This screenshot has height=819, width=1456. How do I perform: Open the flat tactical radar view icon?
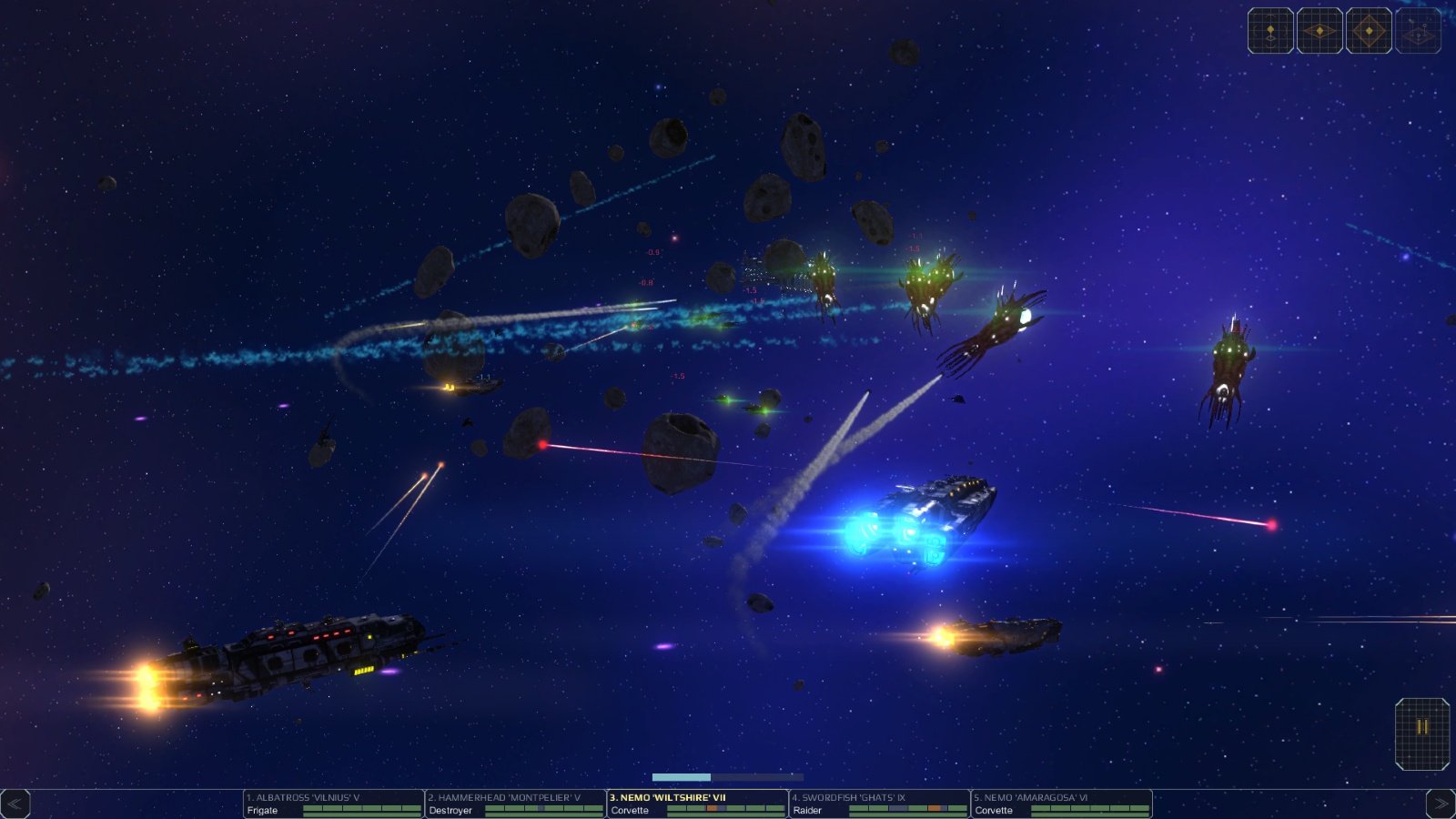point(1319,30)
